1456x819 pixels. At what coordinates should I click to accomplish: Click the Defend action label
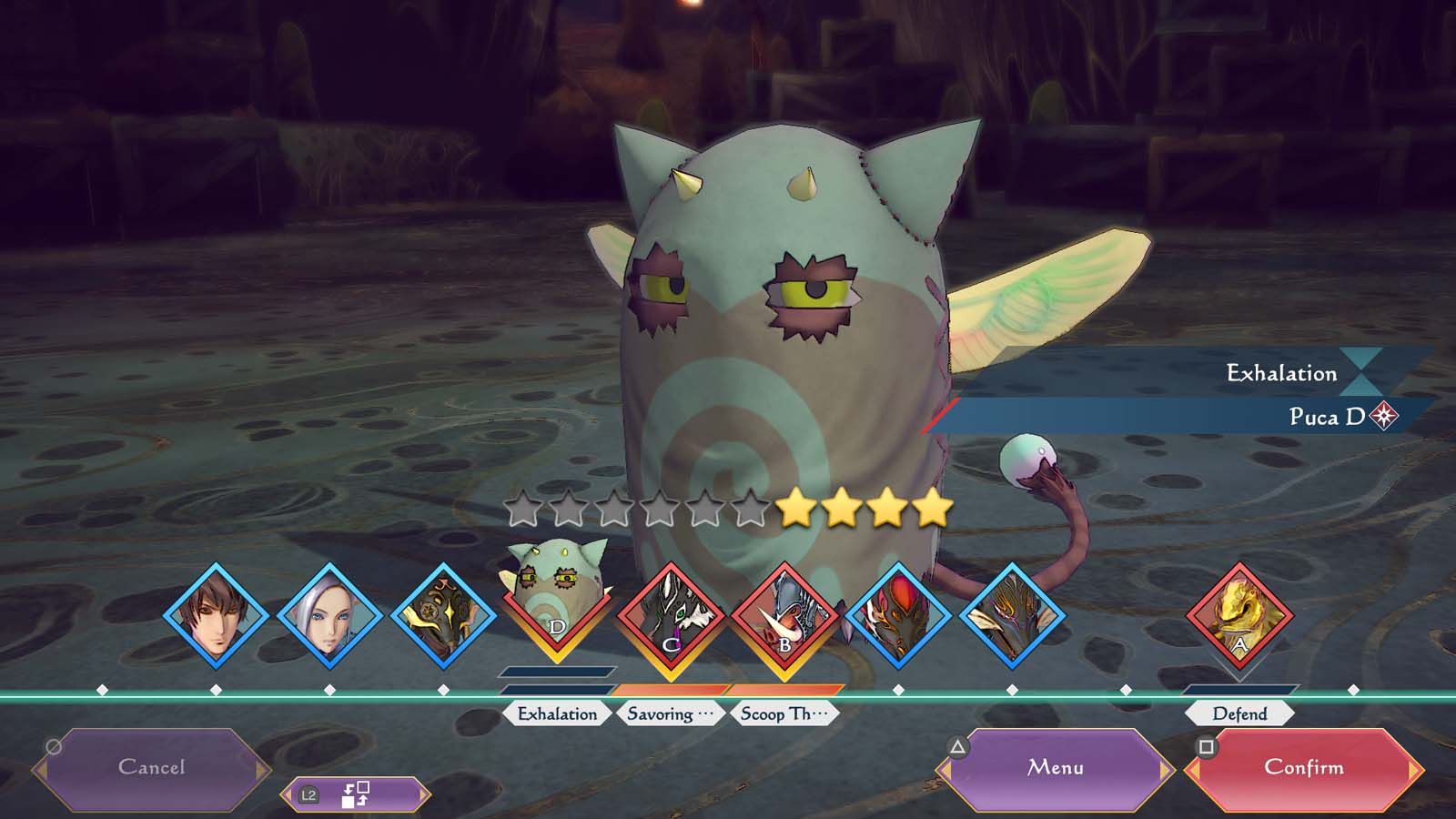[x=1239, y=714]
